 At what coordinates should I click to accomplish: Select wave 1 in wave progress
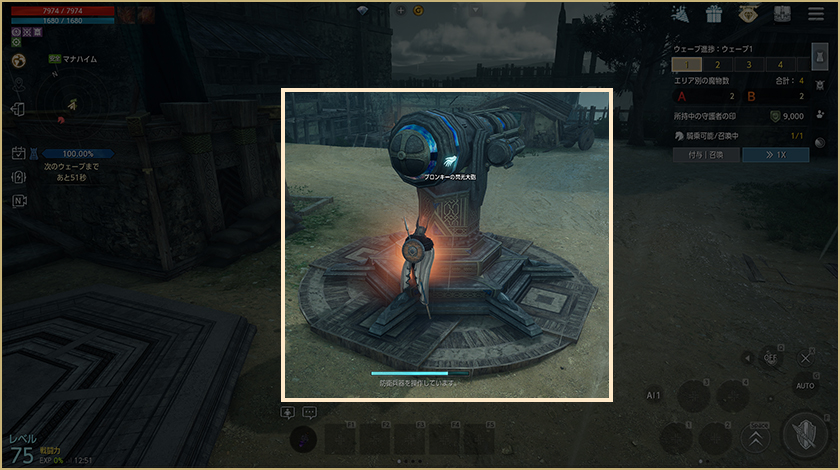[687, 65]
